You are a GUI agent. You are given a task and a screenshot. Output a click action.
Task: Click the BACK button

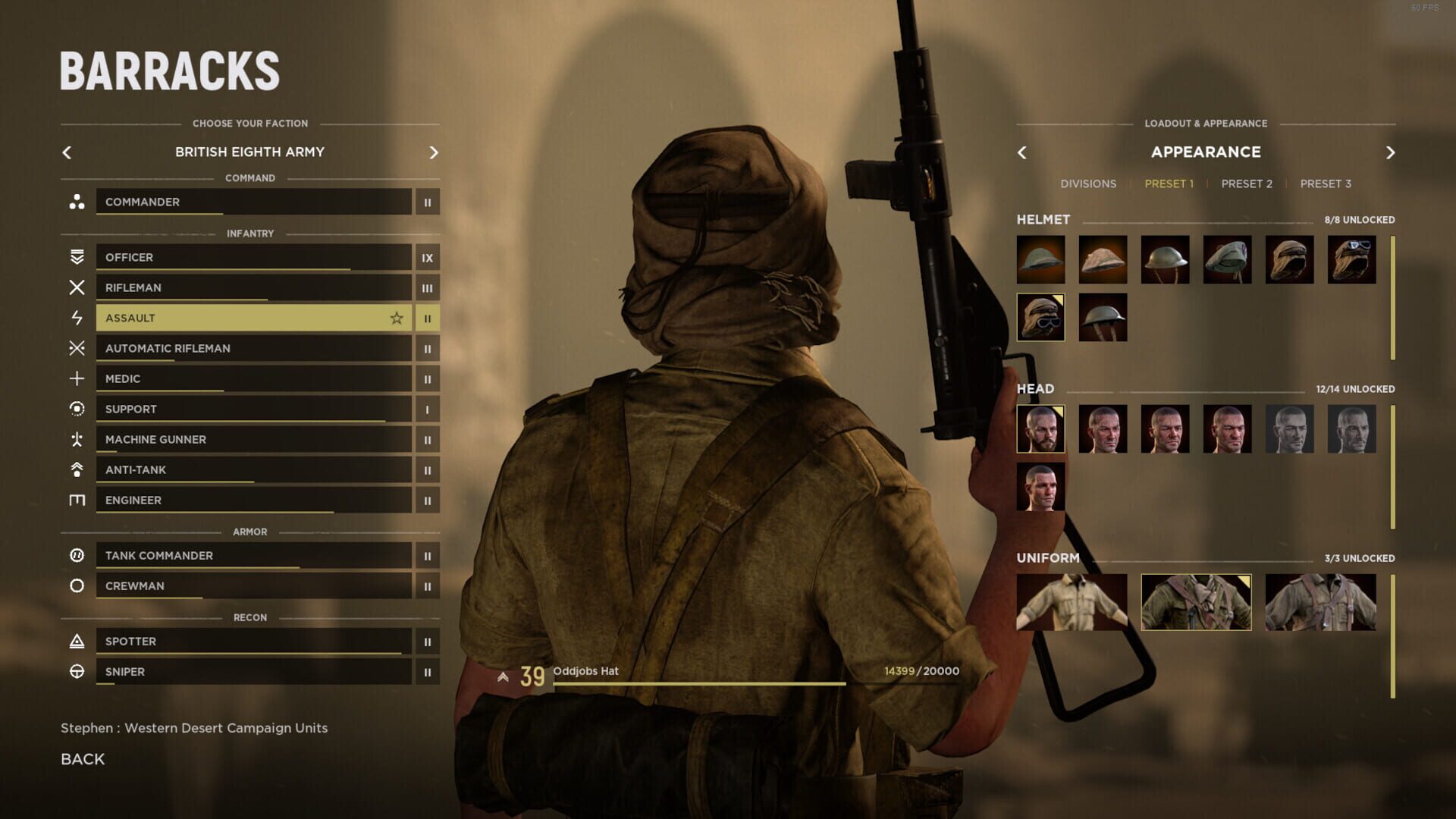82,758
